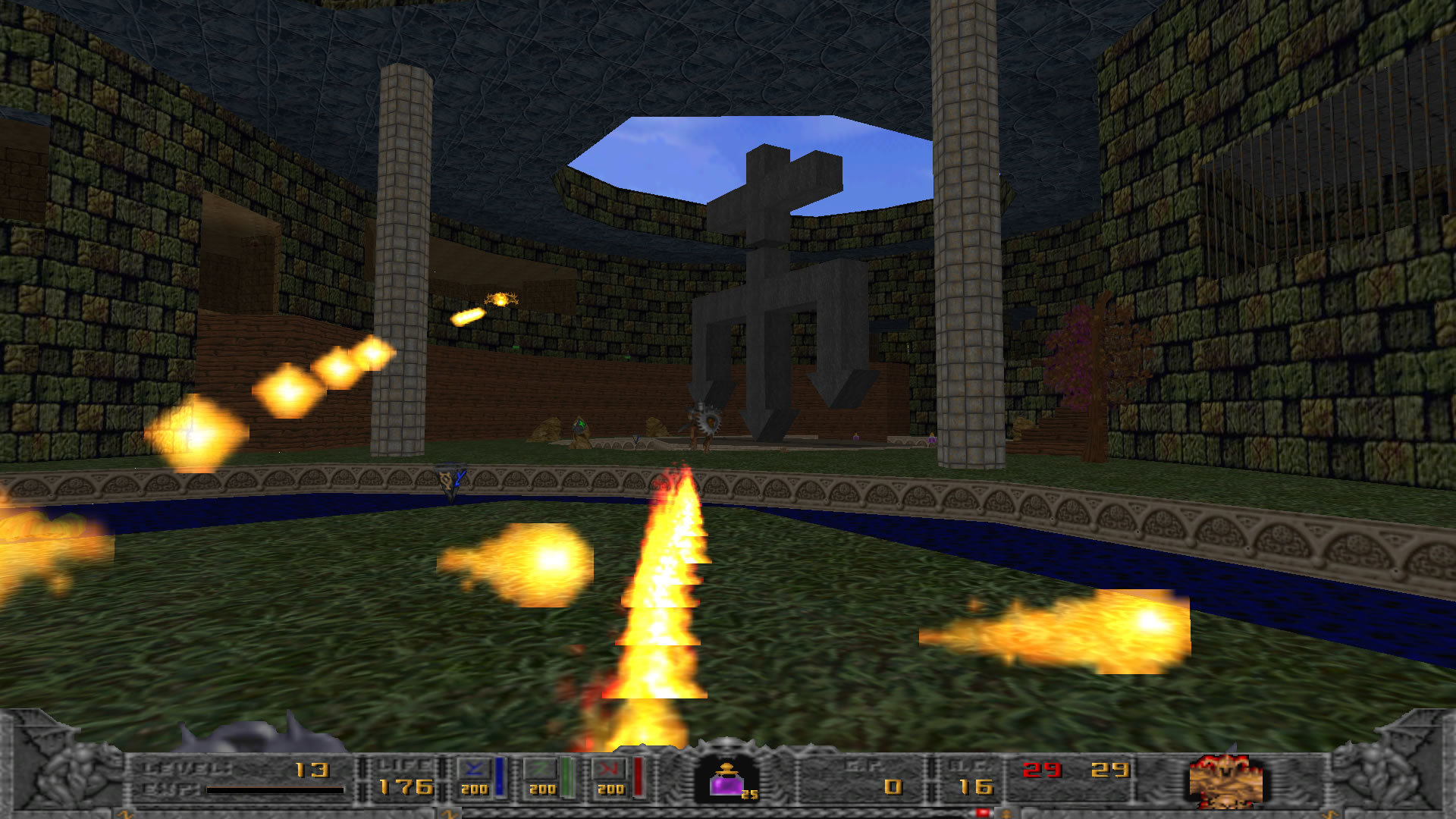The width and height of the screenshot is (1456, 819).
Task: Click the red mana icon
Action: (x=610, y=769)
